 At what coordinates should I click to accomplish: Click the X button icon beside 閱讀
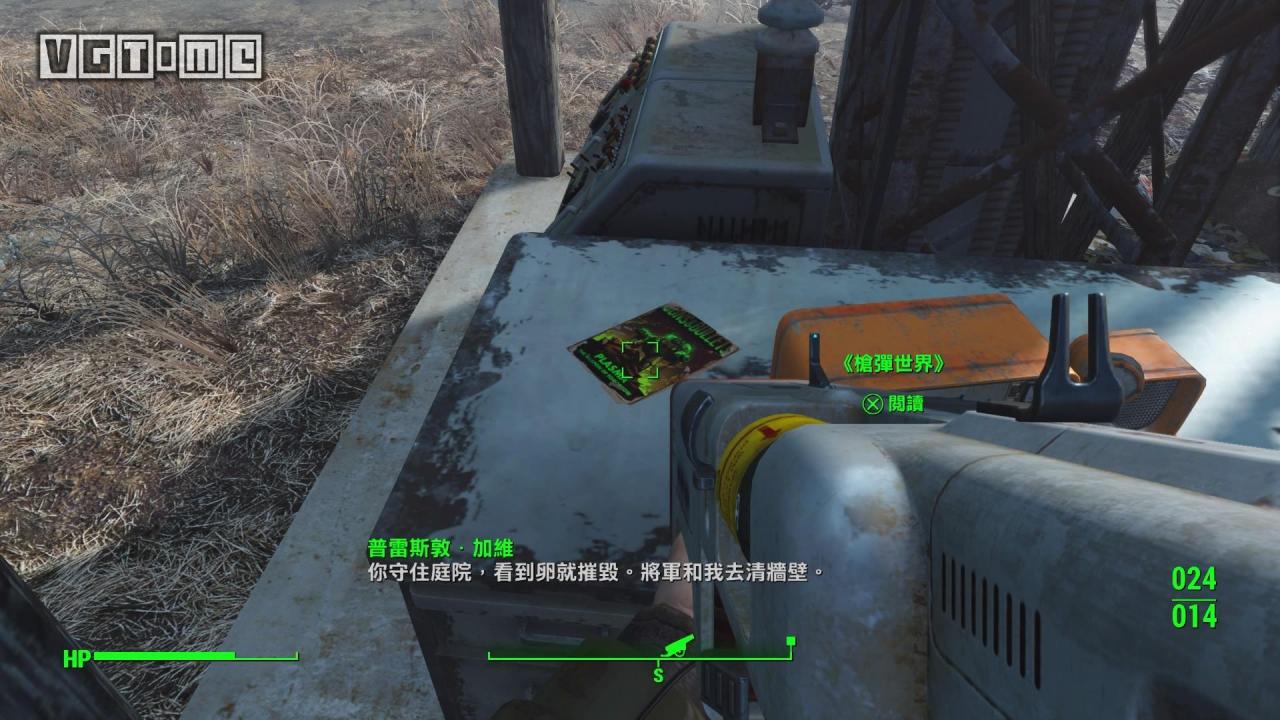(x=874, y=404)
